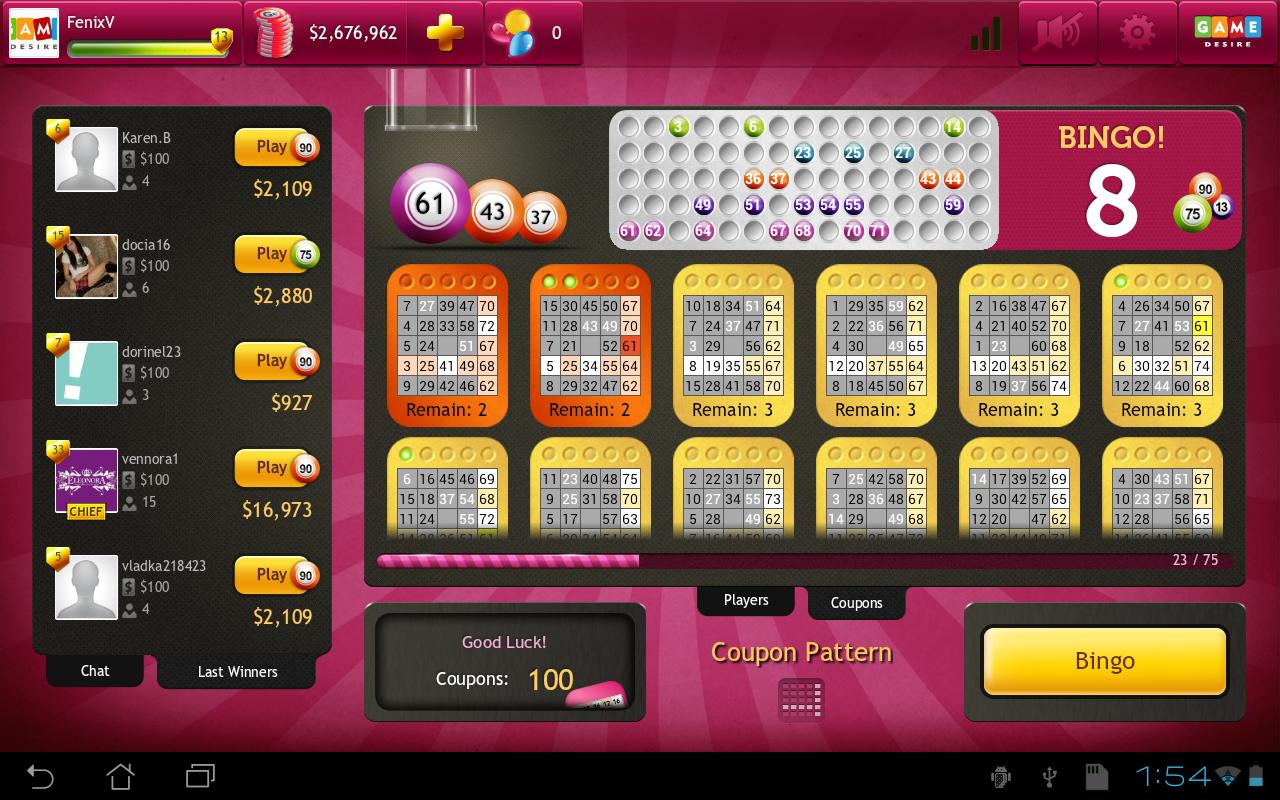Click the 61 ball
1280x800 pixels.
(430, 203)
